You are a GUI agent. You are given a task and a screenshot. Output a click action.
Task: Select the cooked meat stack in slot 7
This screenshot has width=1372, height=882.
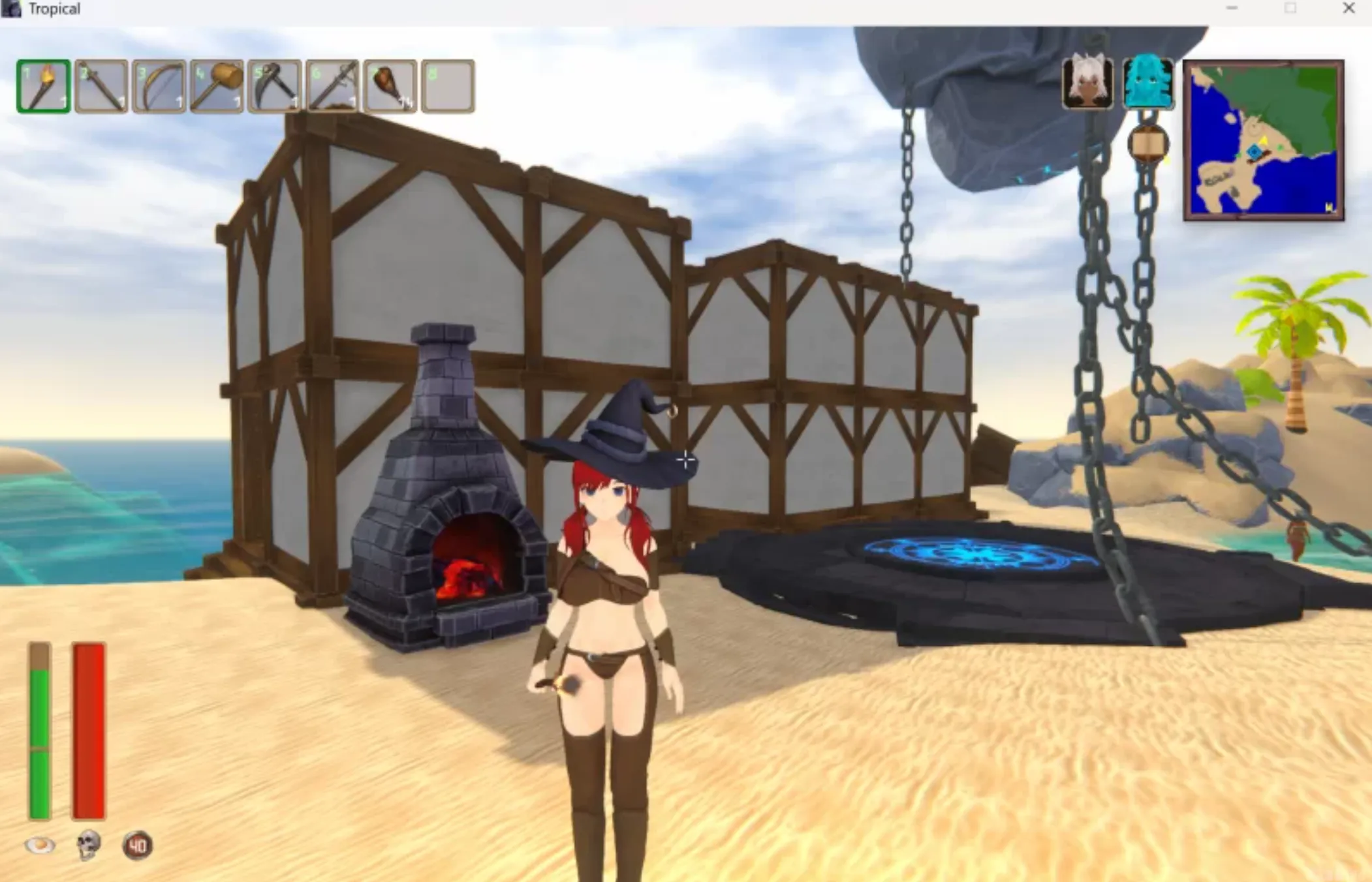click(x=390, y=87)
